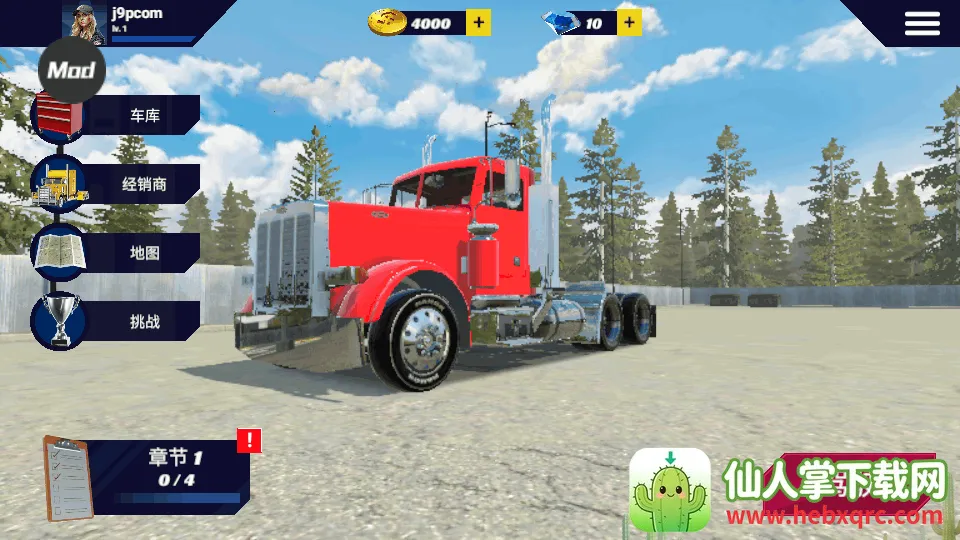Click the red exclamation alert badge
Viewport: 960px width, 540px height.
coord(249,440)
